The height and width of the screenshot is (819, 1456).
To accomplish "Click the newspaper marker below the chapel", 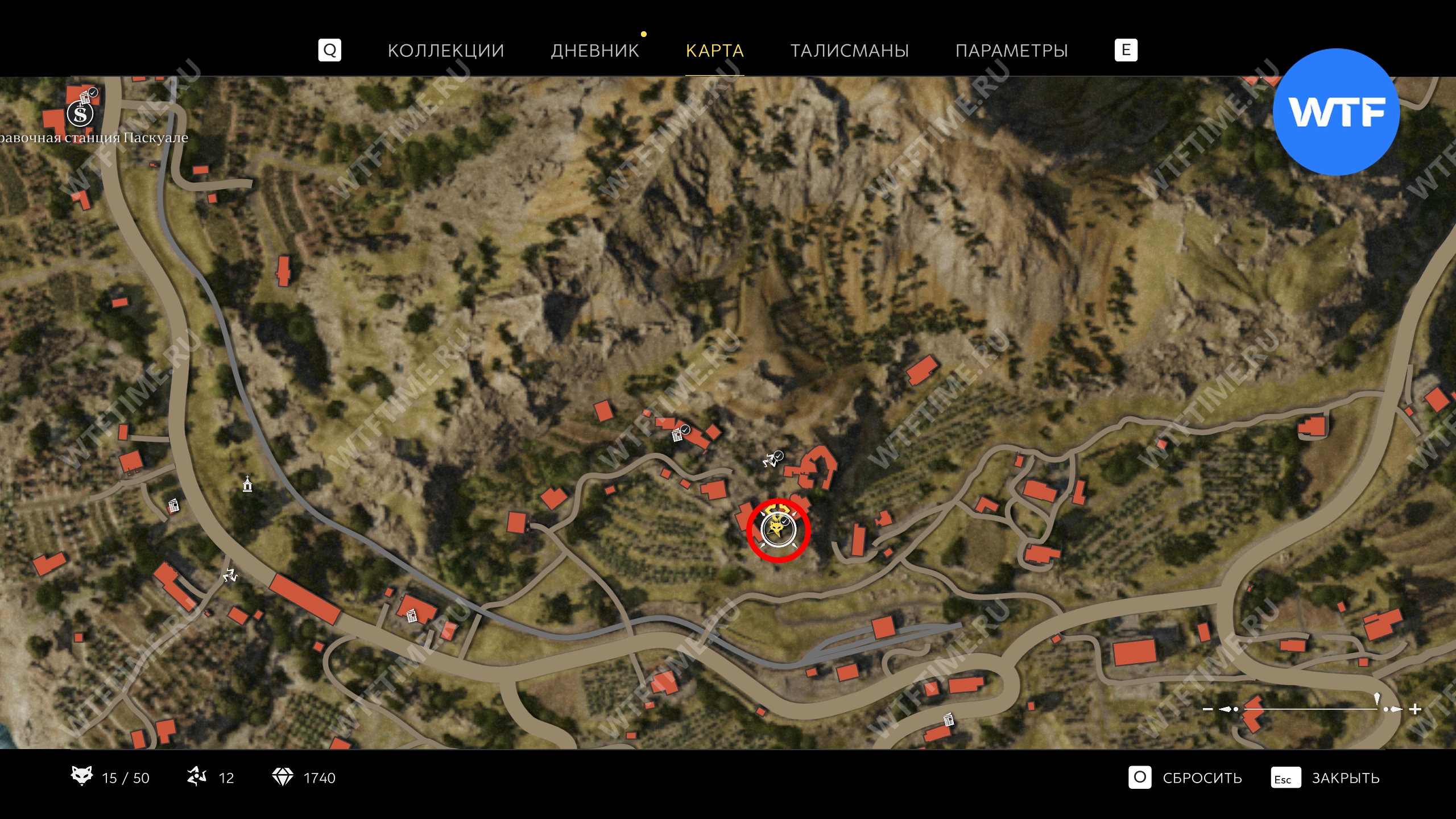I will pos(173,505).
